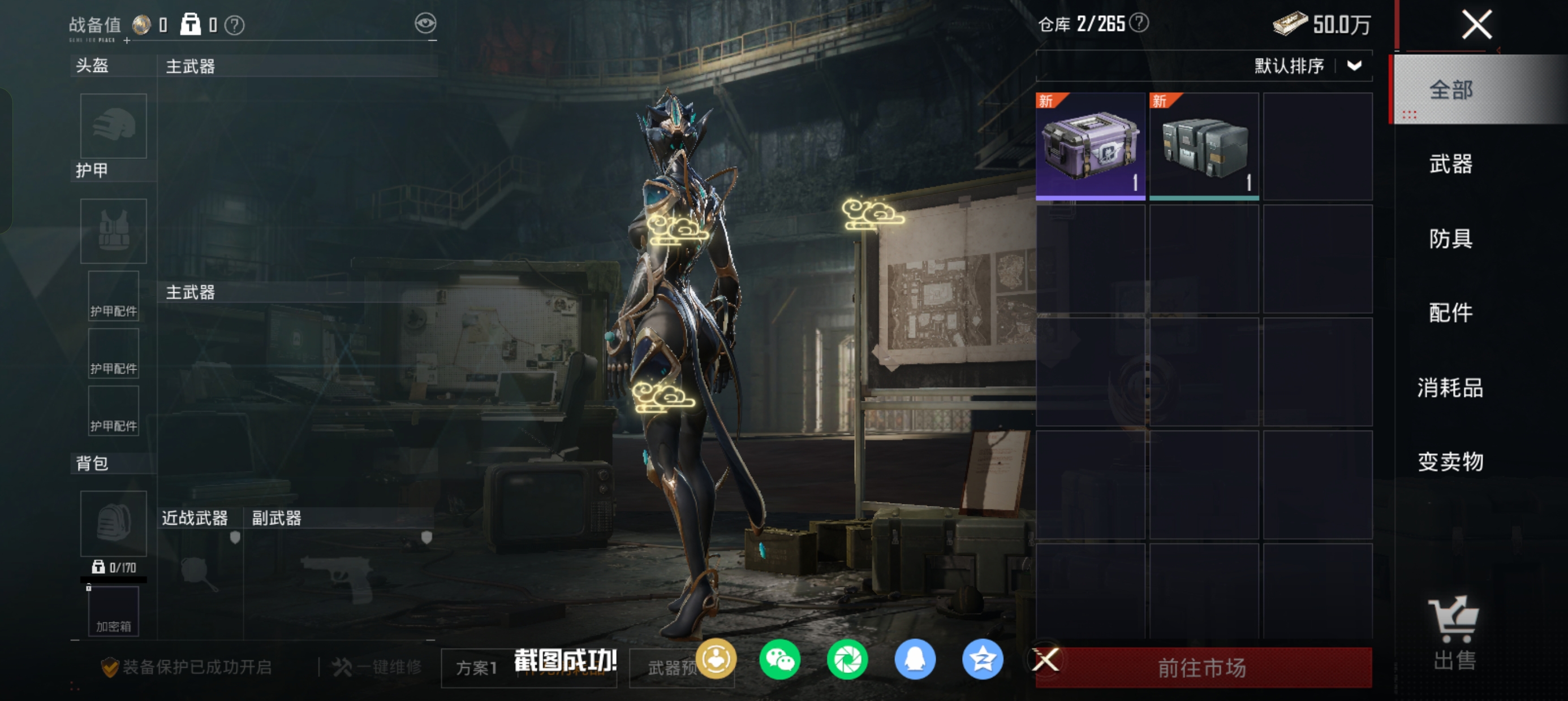Go to the market via 前往市场

pyautogui.click(x=1203, y=668)
